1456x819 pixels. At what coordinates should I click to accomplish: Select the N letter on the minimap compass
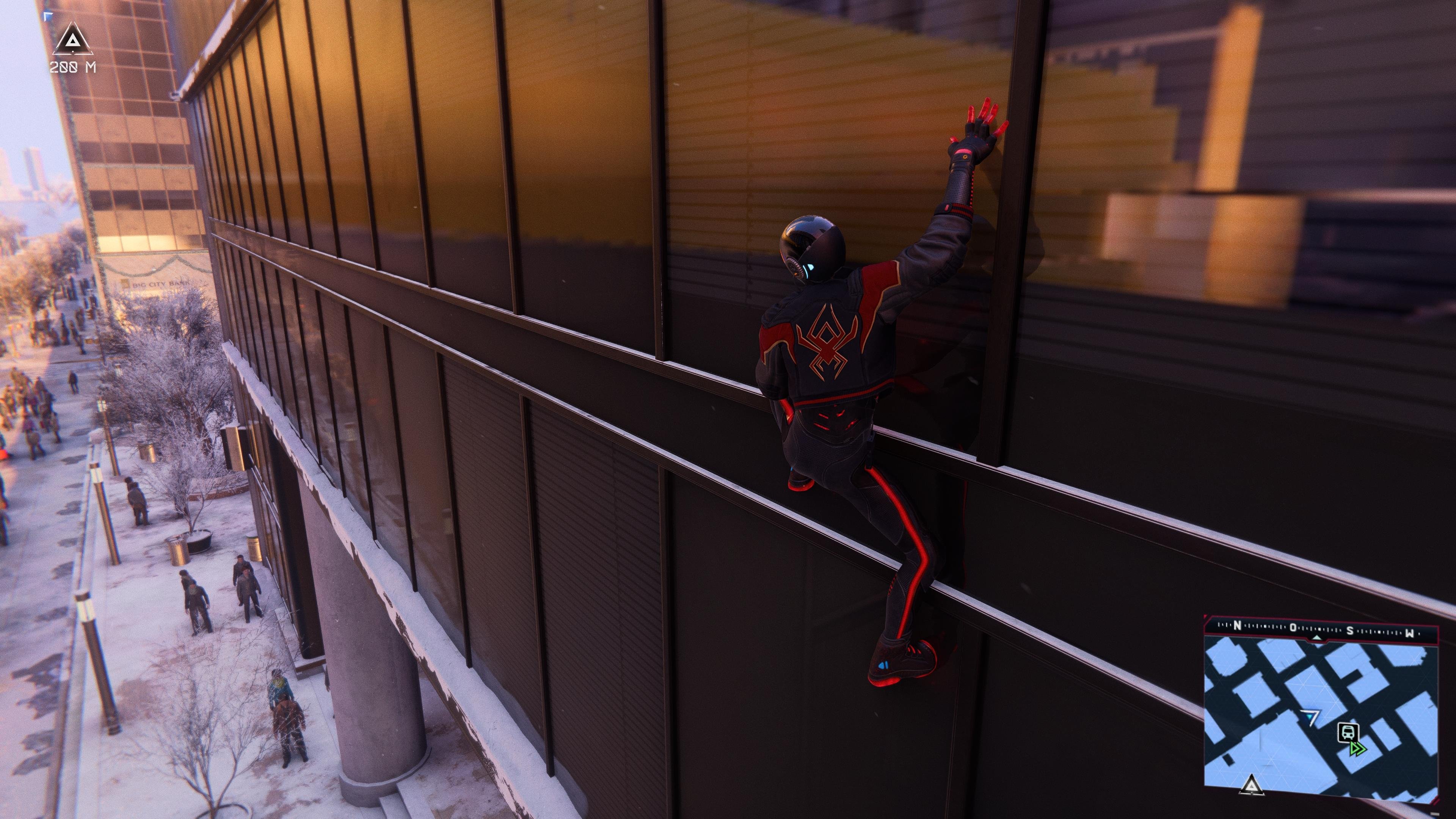click(x=1238, y=626)
